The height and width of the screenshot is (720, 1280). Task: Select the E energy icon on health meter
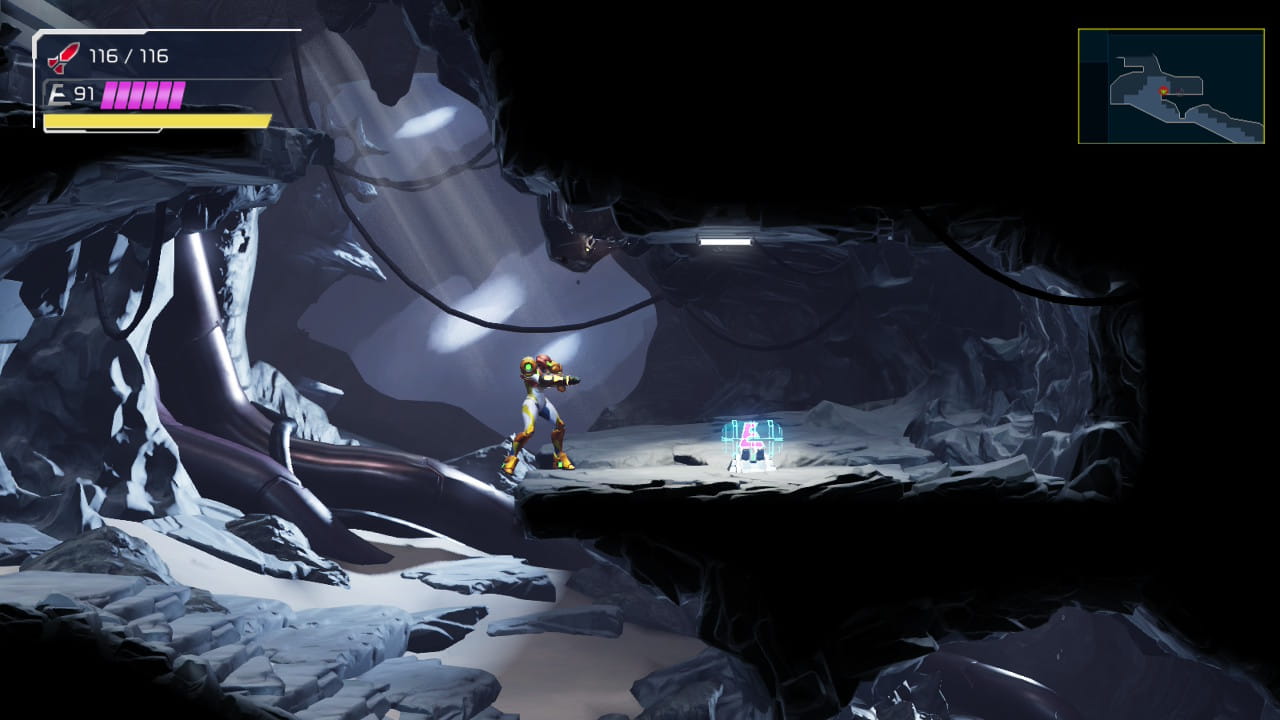tap(58, 92)
